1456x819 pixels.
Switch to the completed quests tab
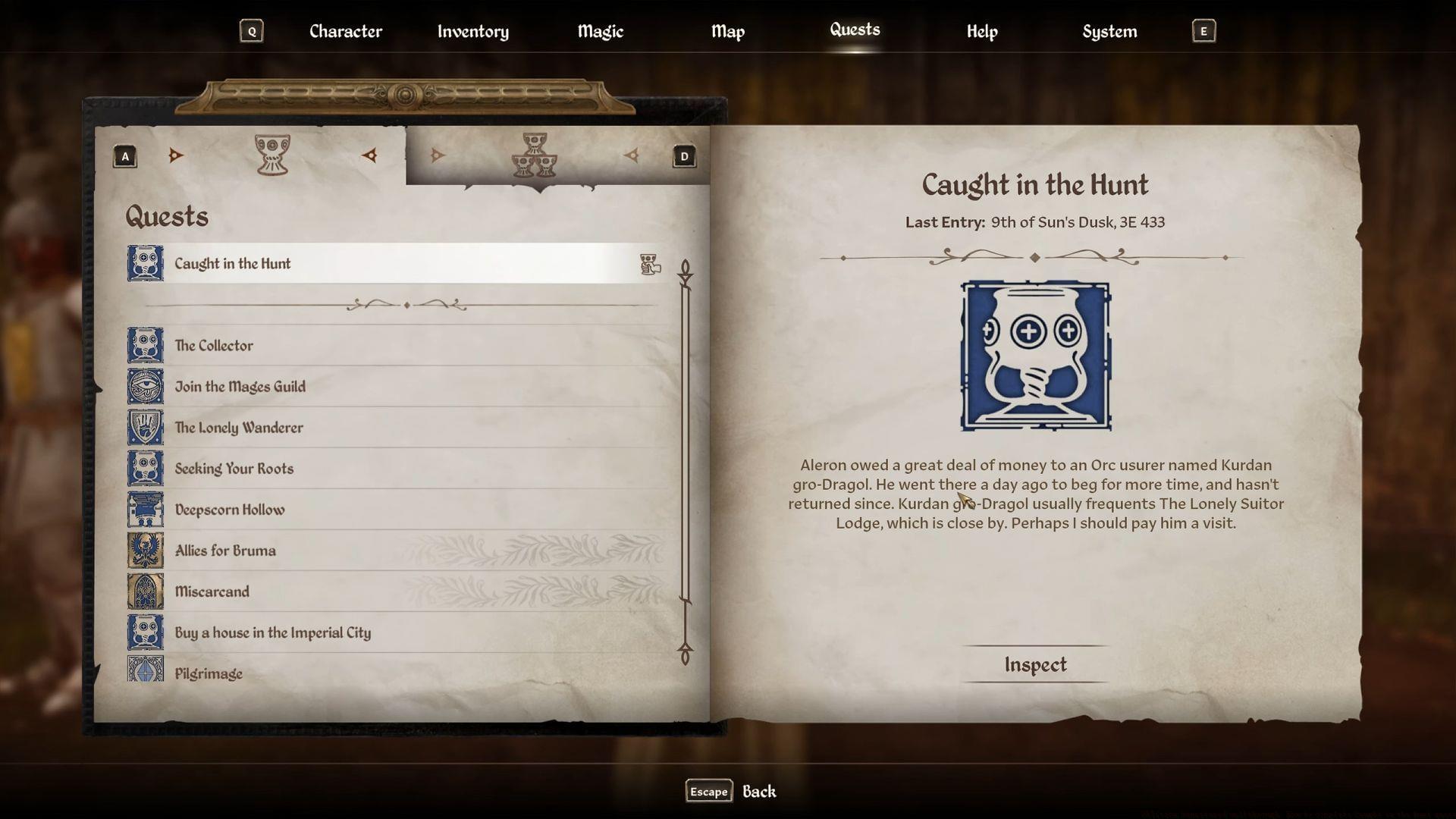point(535,155)
